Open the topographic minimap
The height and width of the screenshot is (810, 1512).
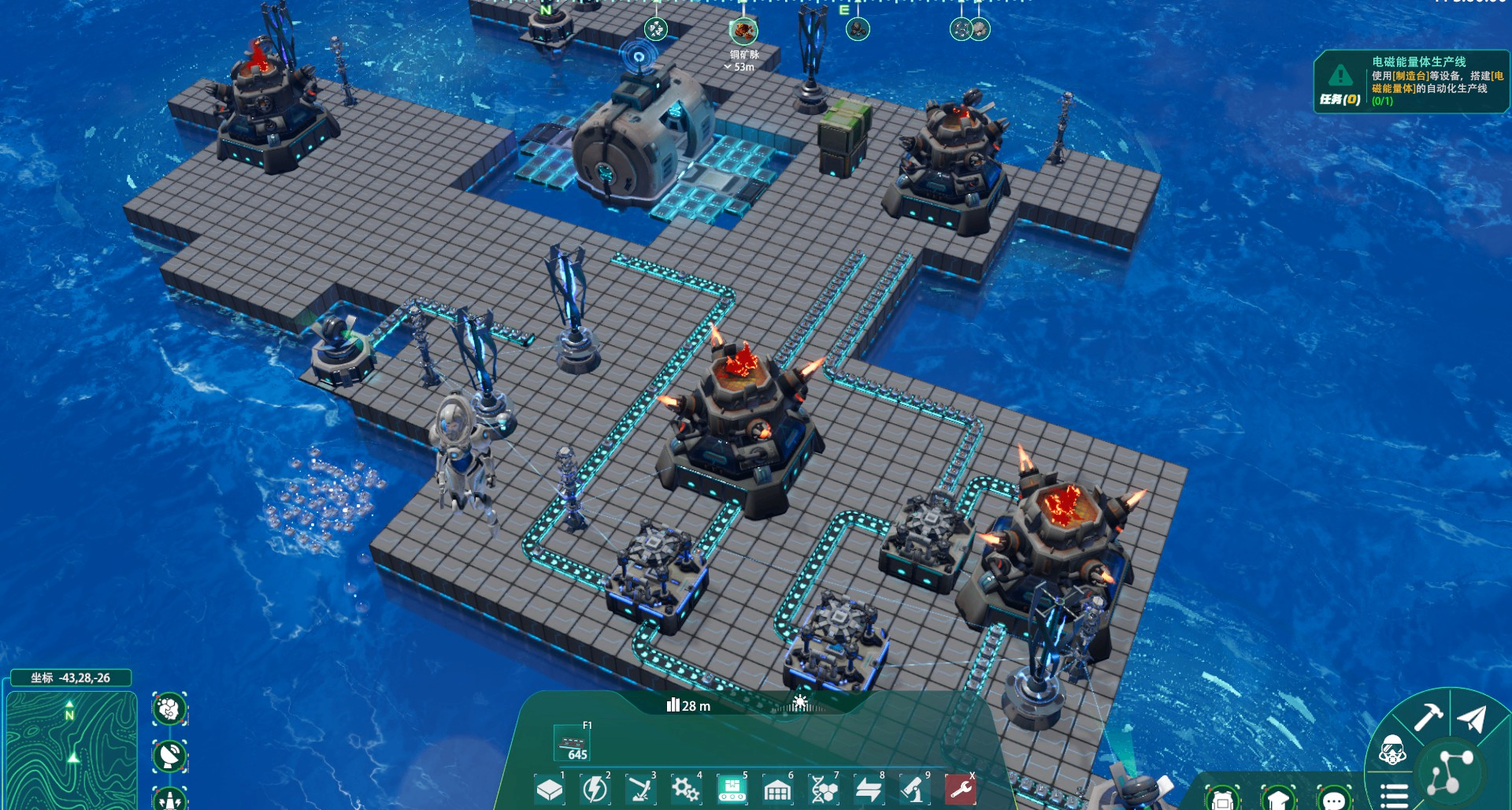71,750
